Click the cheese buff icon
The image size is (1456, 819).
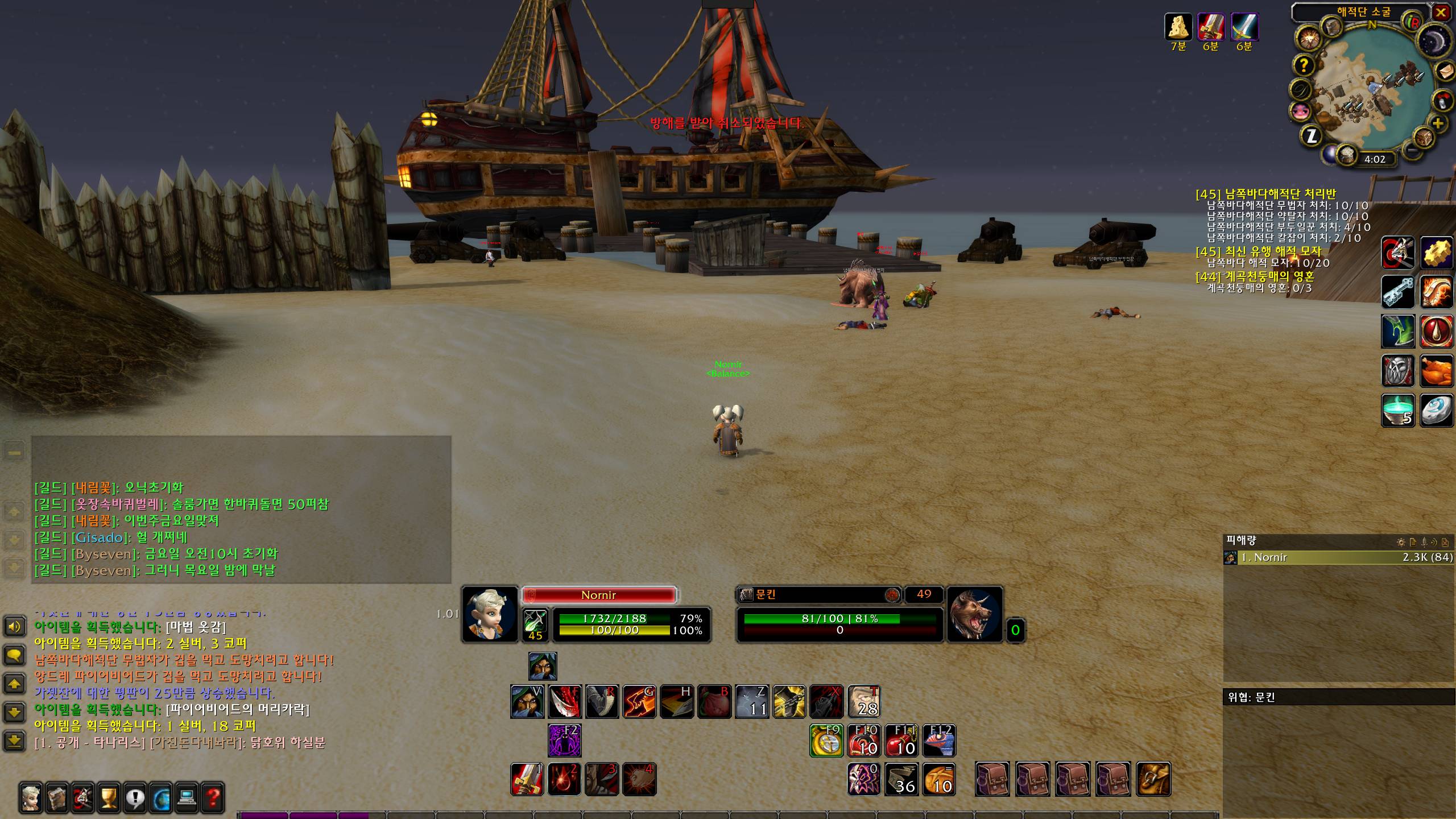coord(1178,26)
